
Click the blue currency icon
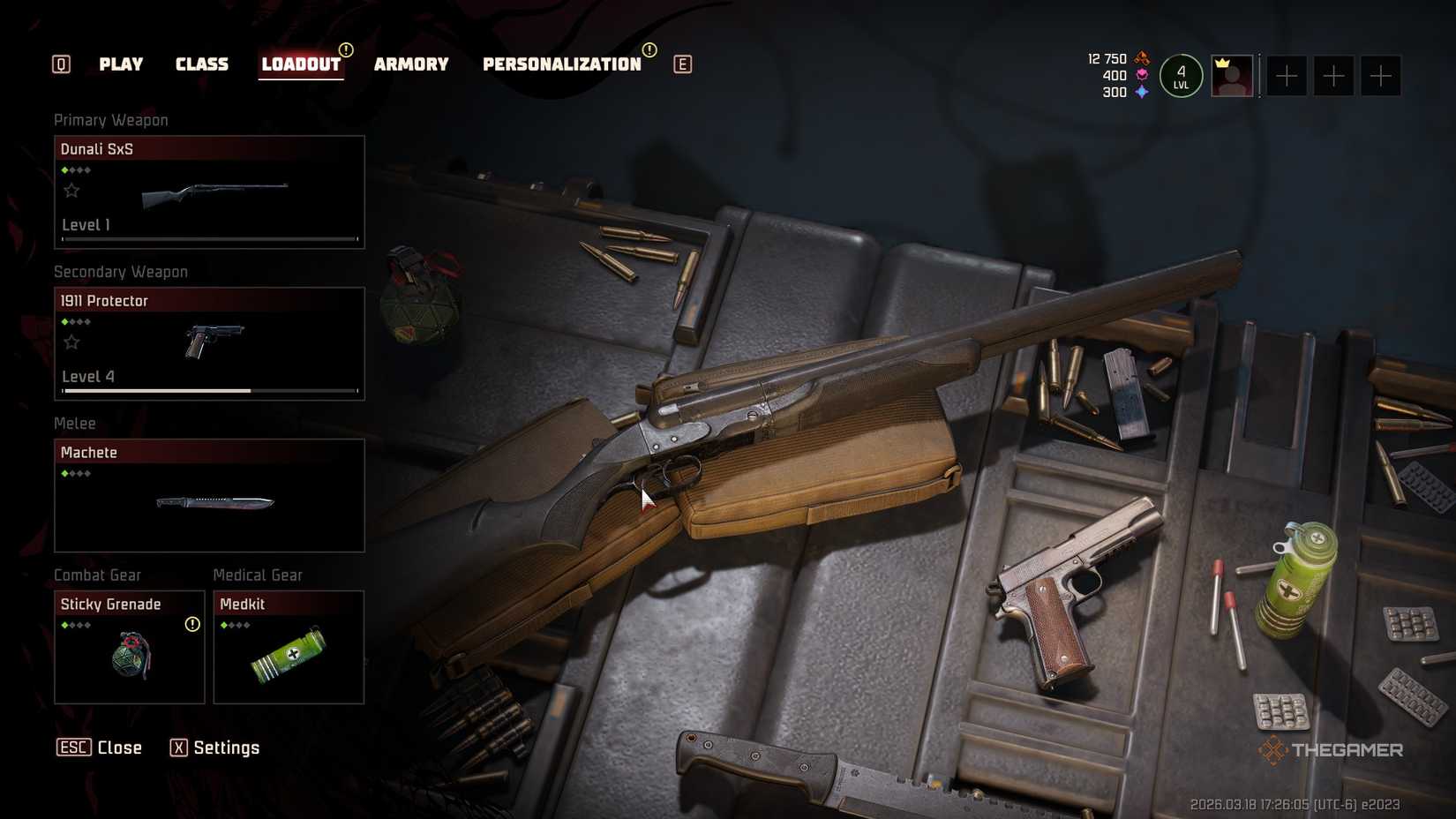(x=1144, y=91)
